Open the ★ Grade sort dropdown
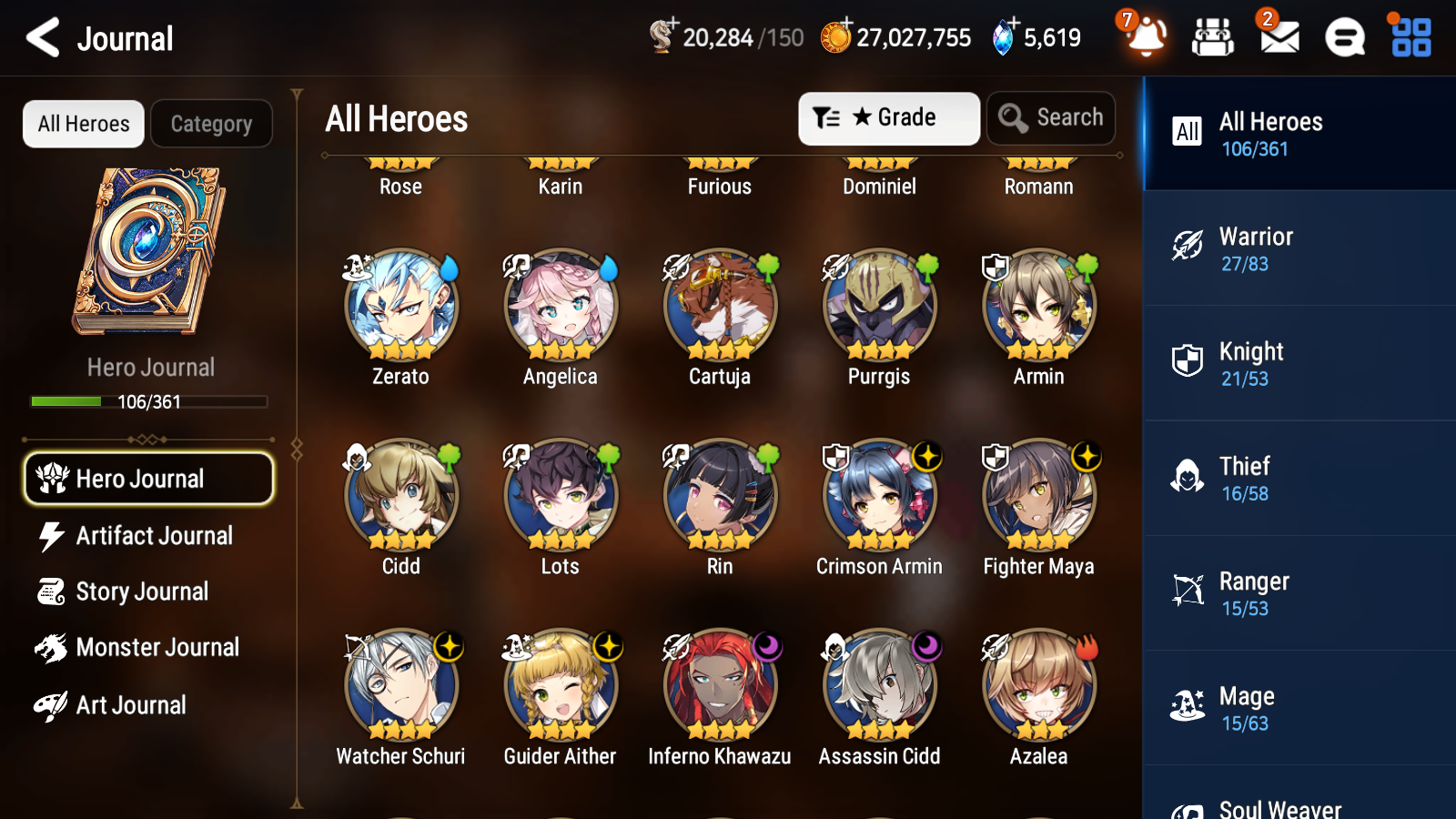This screenshot has width=1456, height=819. point(888,117)
